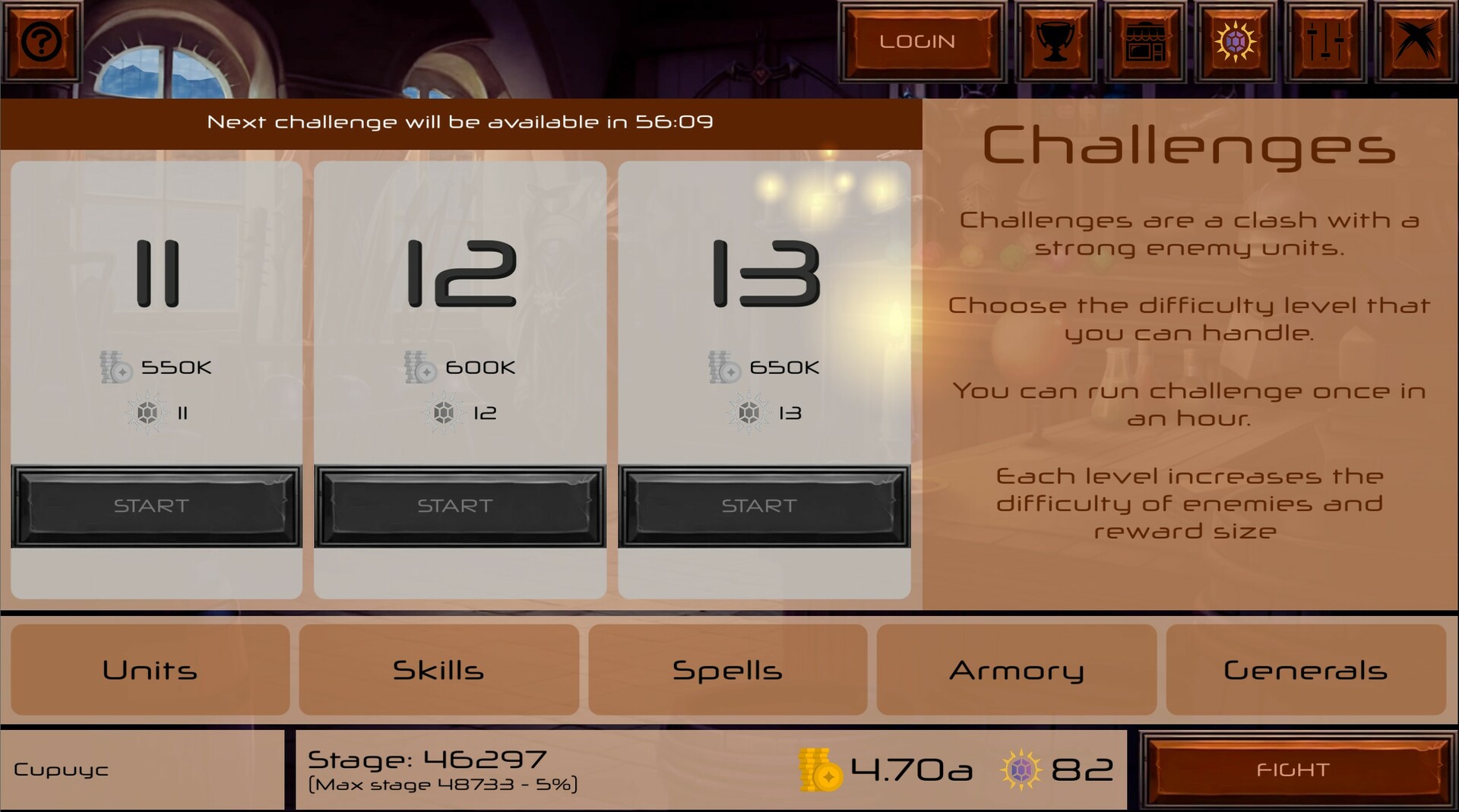The height and width of the screenshot is (812, 1459).
Task: Open the settings sliders icon
Action: (1327, 41)
